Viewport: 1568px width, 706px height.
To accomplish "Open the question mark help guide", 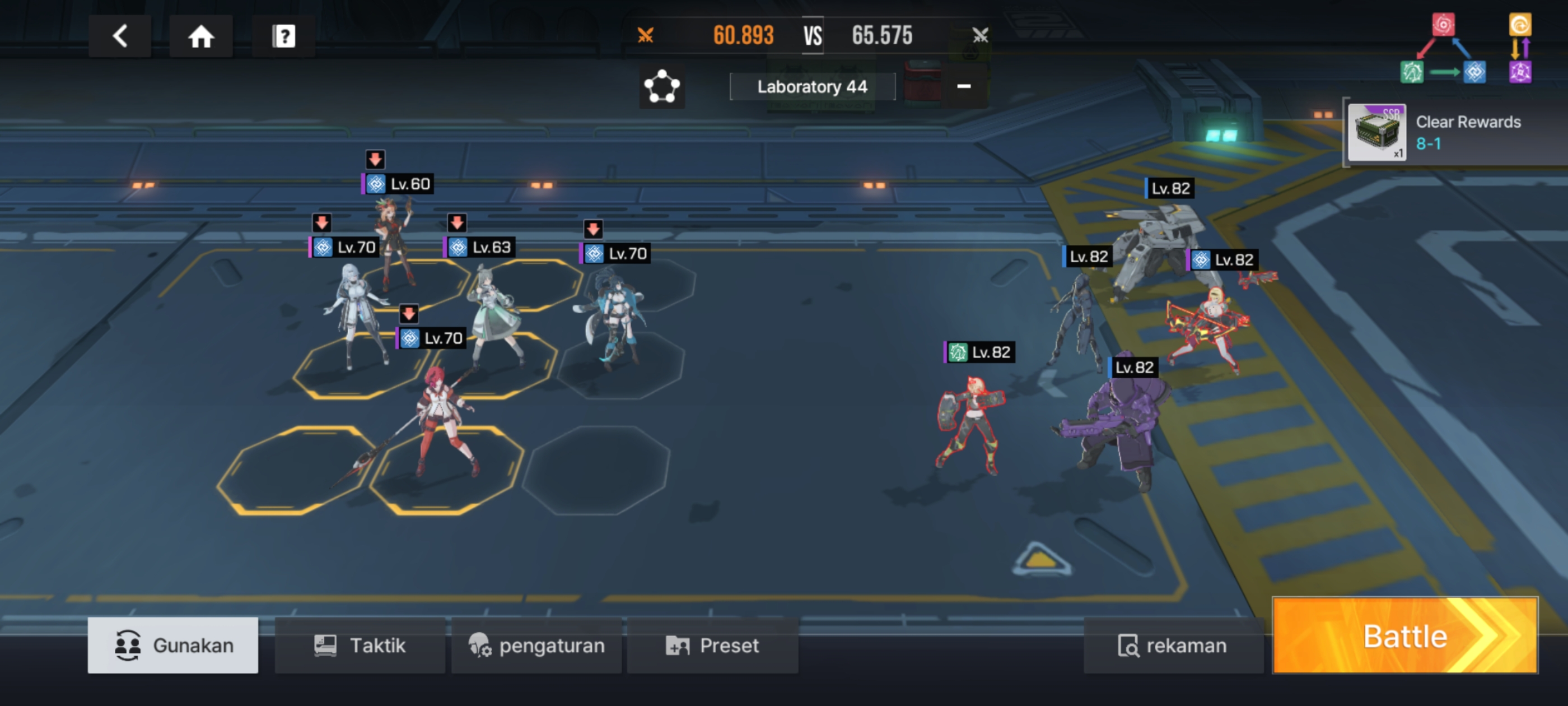I will point(283,36).
